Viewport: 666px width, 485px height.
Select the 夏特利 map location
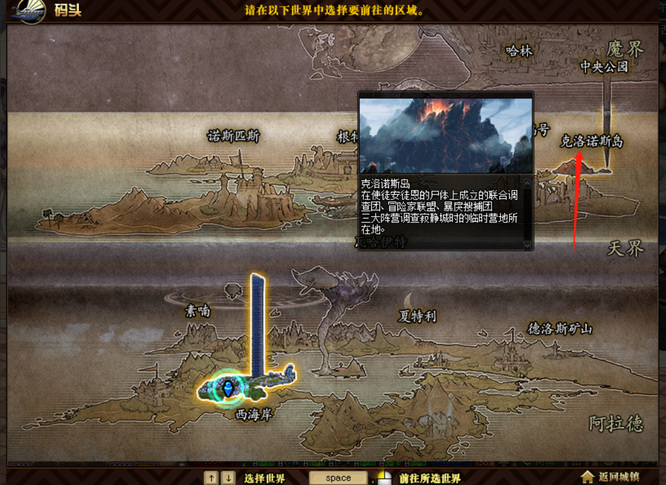[417, 316]
